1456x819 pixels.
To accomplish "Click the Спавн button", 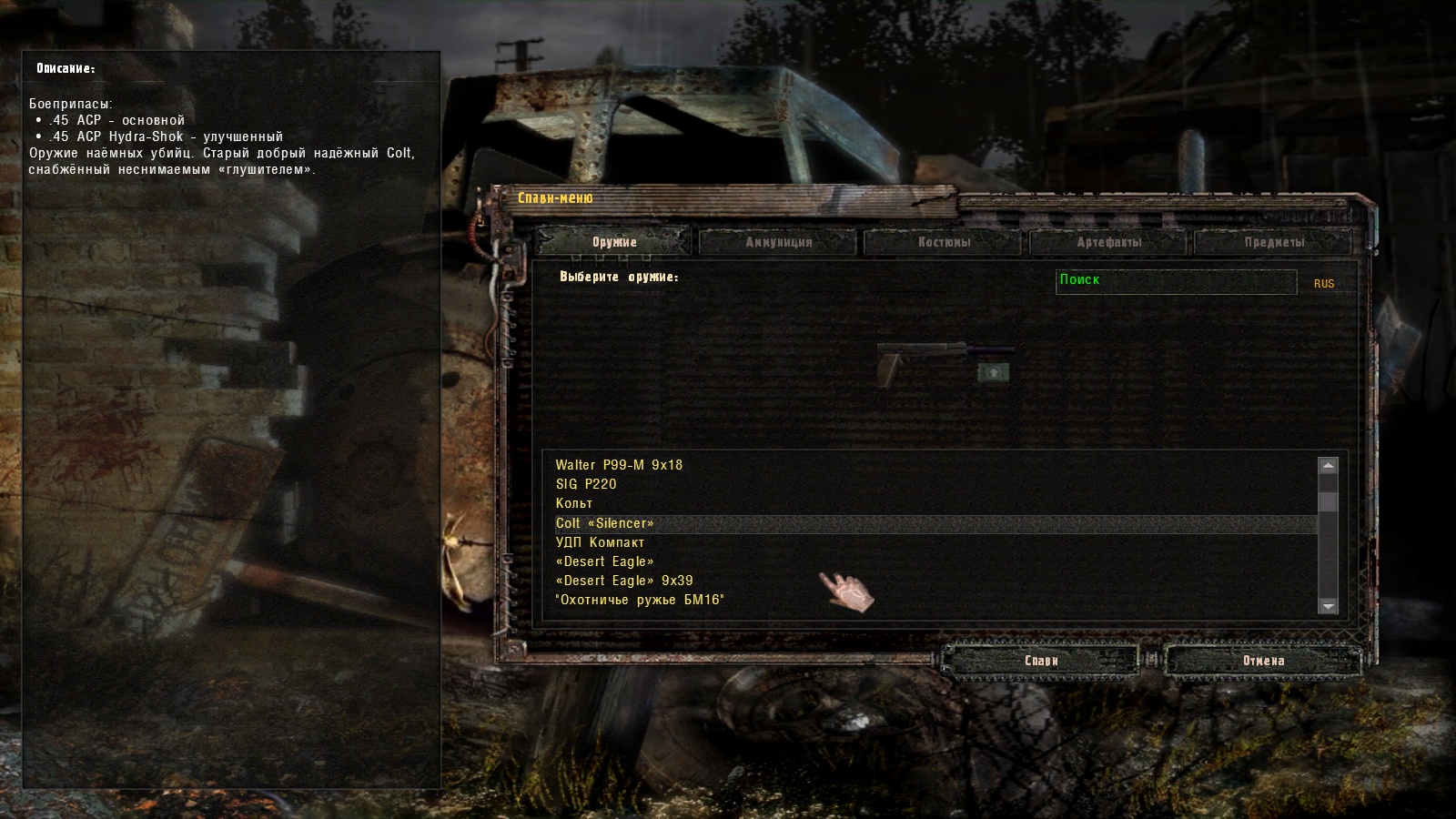I will click(1041, 661).
